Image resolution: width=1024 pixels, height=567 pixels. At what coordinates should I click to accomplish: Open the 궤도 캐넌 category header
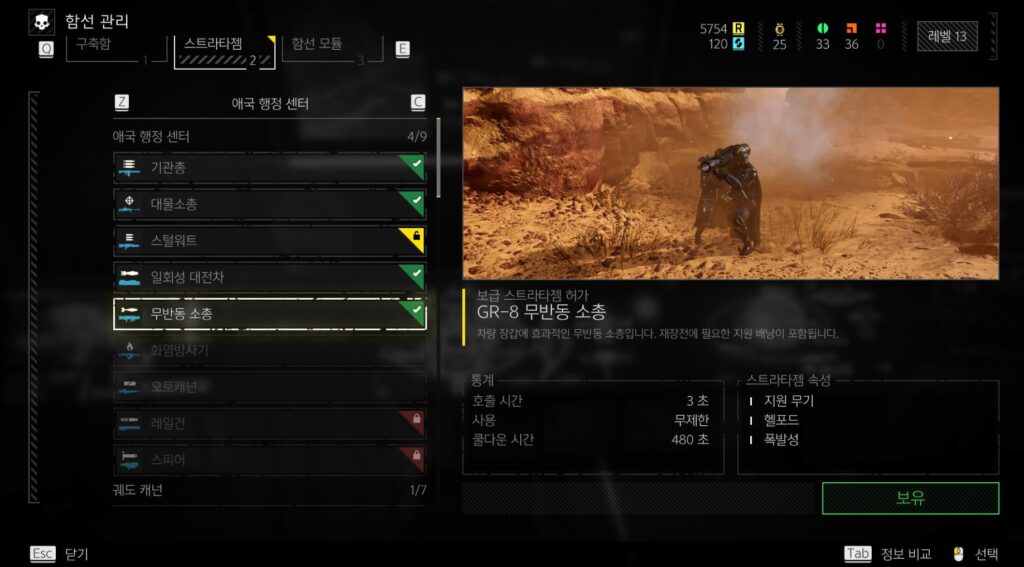tap(269, 490)
